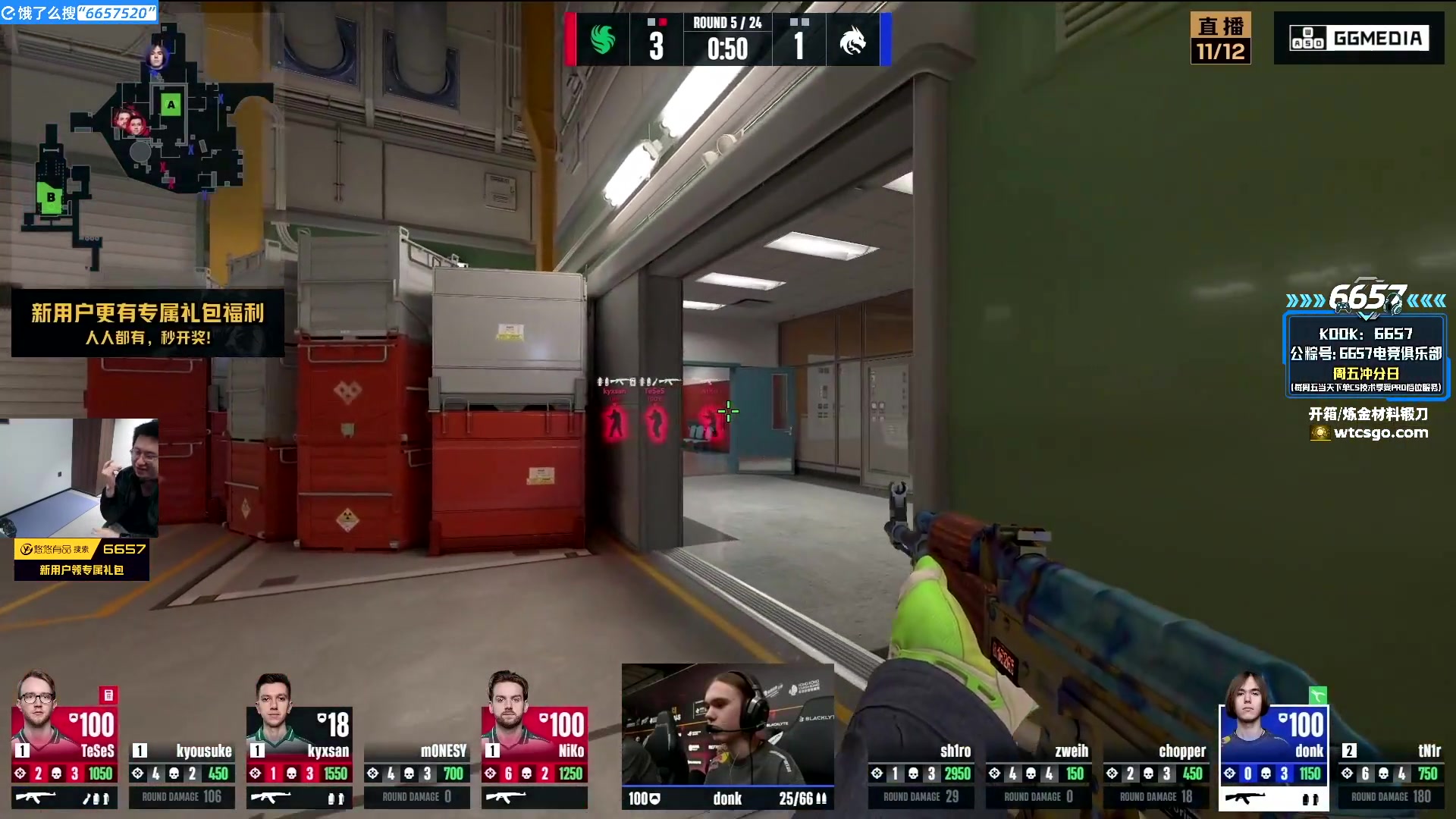The height and width of the screenshot is (819, 1456).
Task: Open donk's player webcam feed
Action: click(727, 724)
